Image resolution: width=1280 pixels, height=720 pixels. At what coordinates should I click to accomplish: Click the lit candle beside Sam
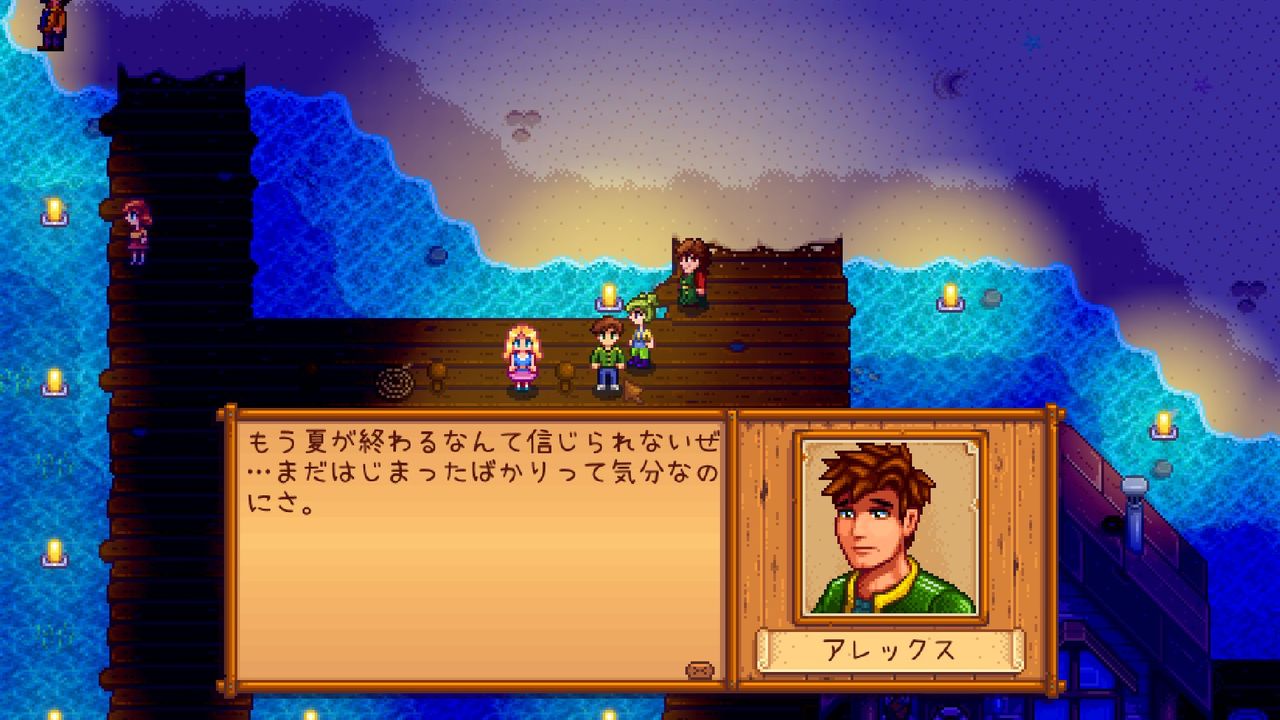click(608, 297)
